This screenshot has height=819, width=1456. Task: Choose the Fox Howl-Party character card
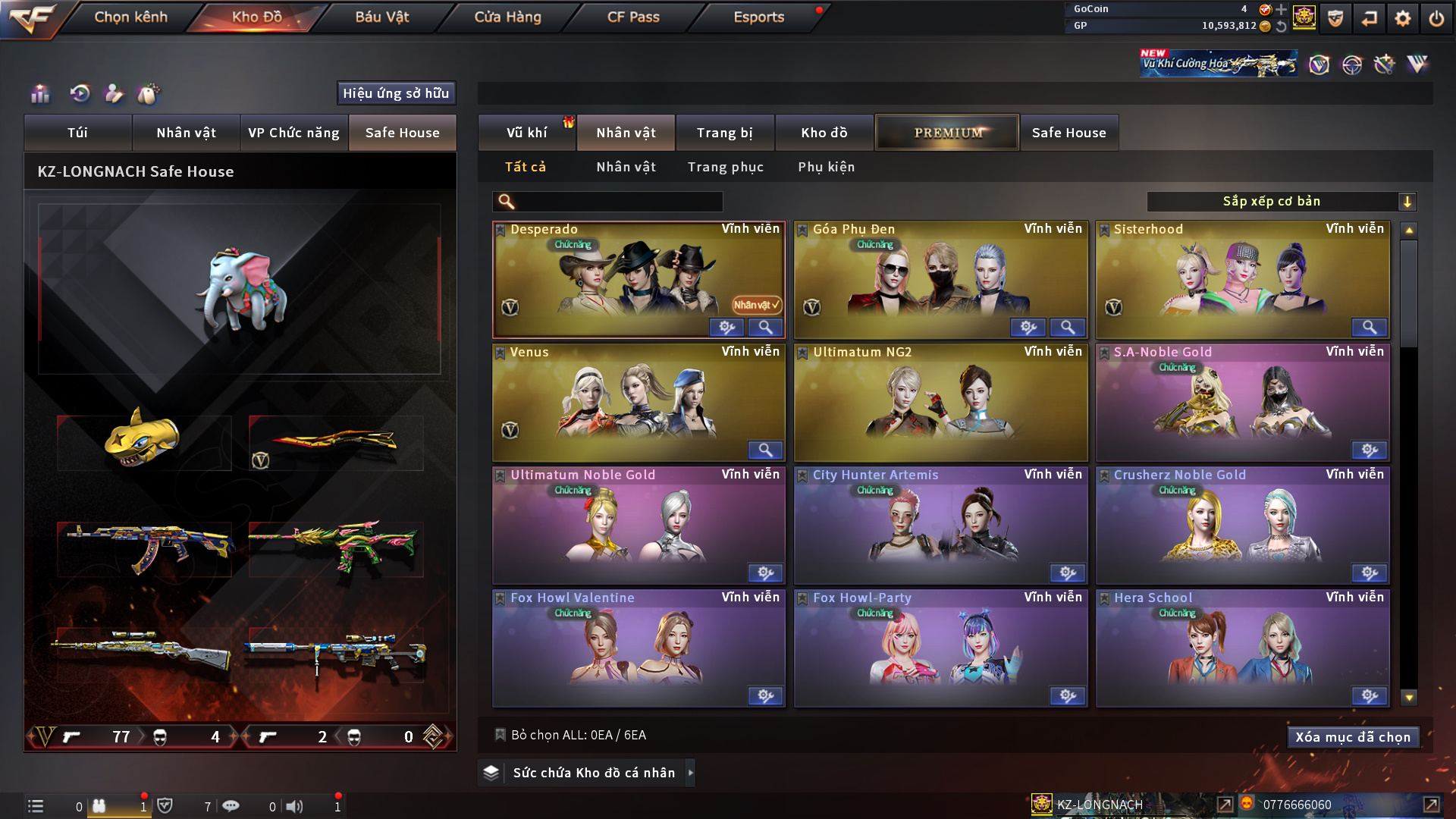click(x=940, y=648)
